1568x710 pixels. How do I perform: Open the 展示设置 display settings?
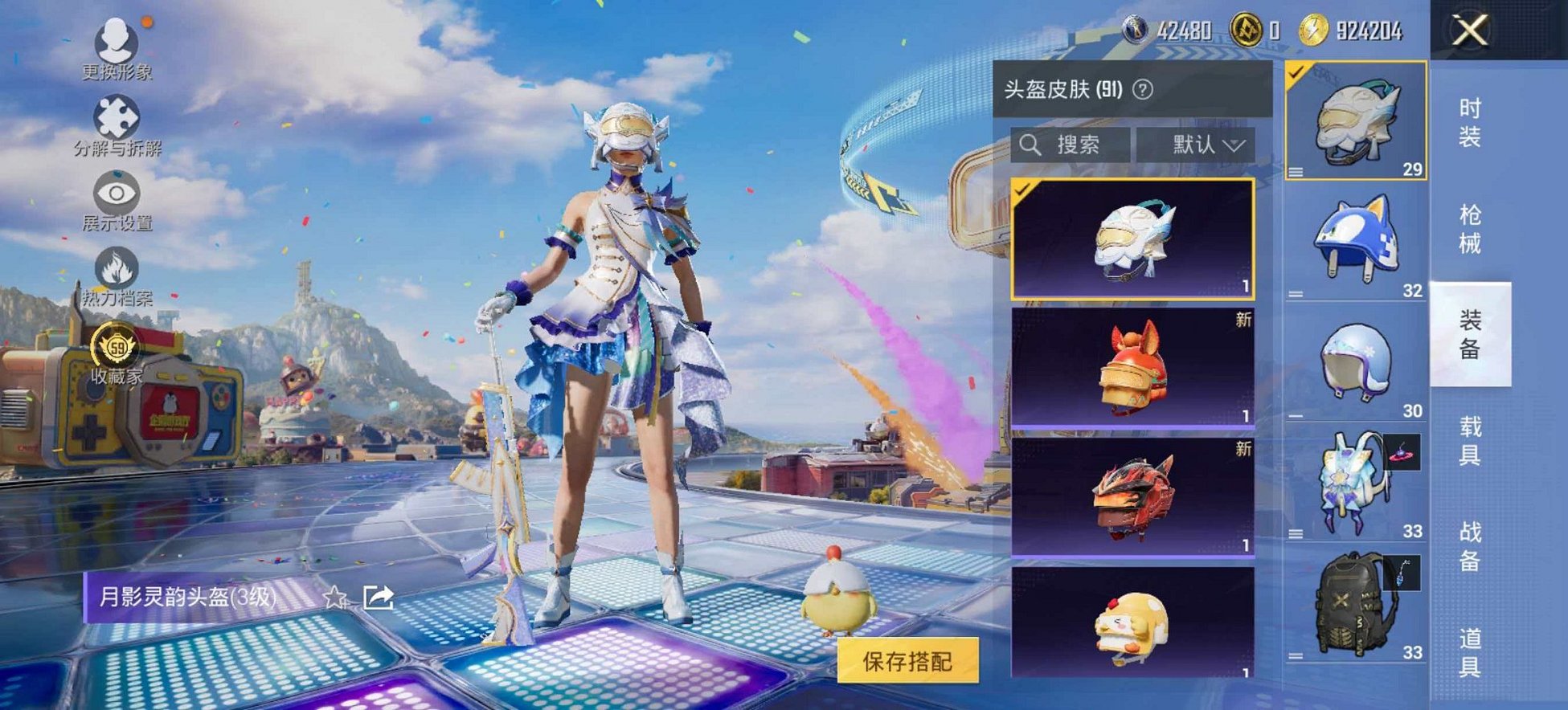pyautogui.click(x=117, y=193)
